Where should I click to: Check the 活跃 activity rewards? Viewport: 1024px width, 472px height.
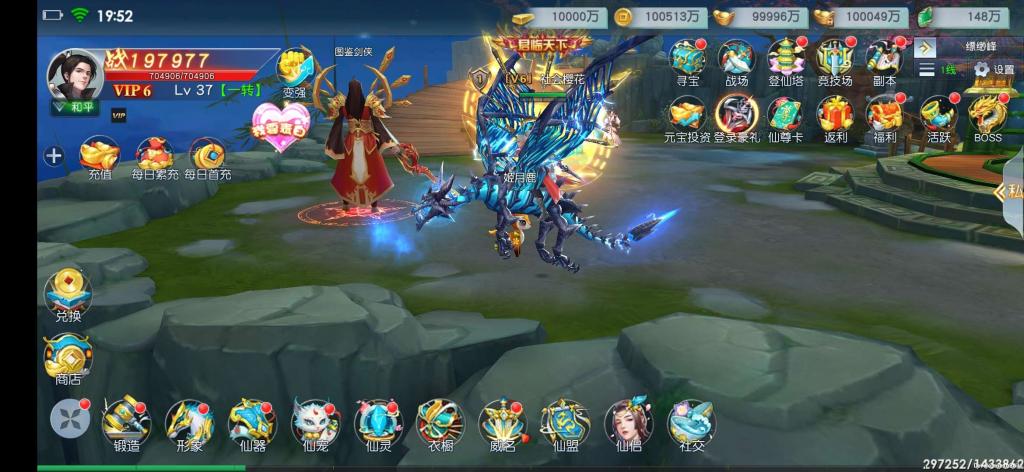click(937, 115)
